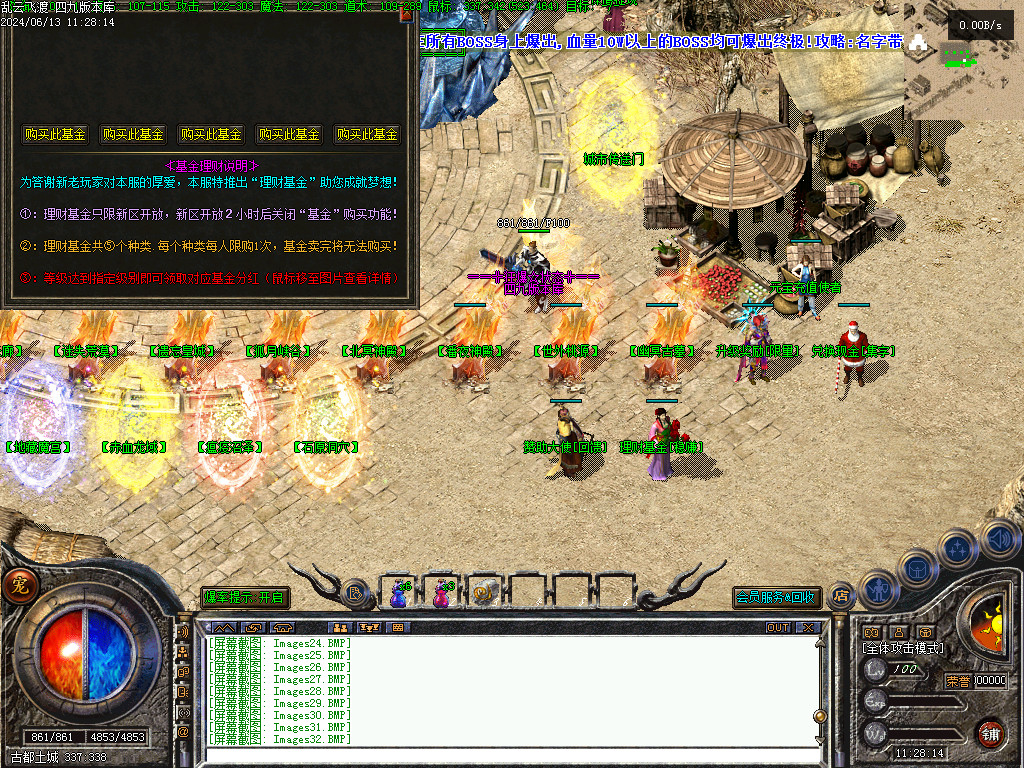Open the 会员服务&回收 member service button
Image resolution: width=1024 pixels, height=768 pixels.
777,597
